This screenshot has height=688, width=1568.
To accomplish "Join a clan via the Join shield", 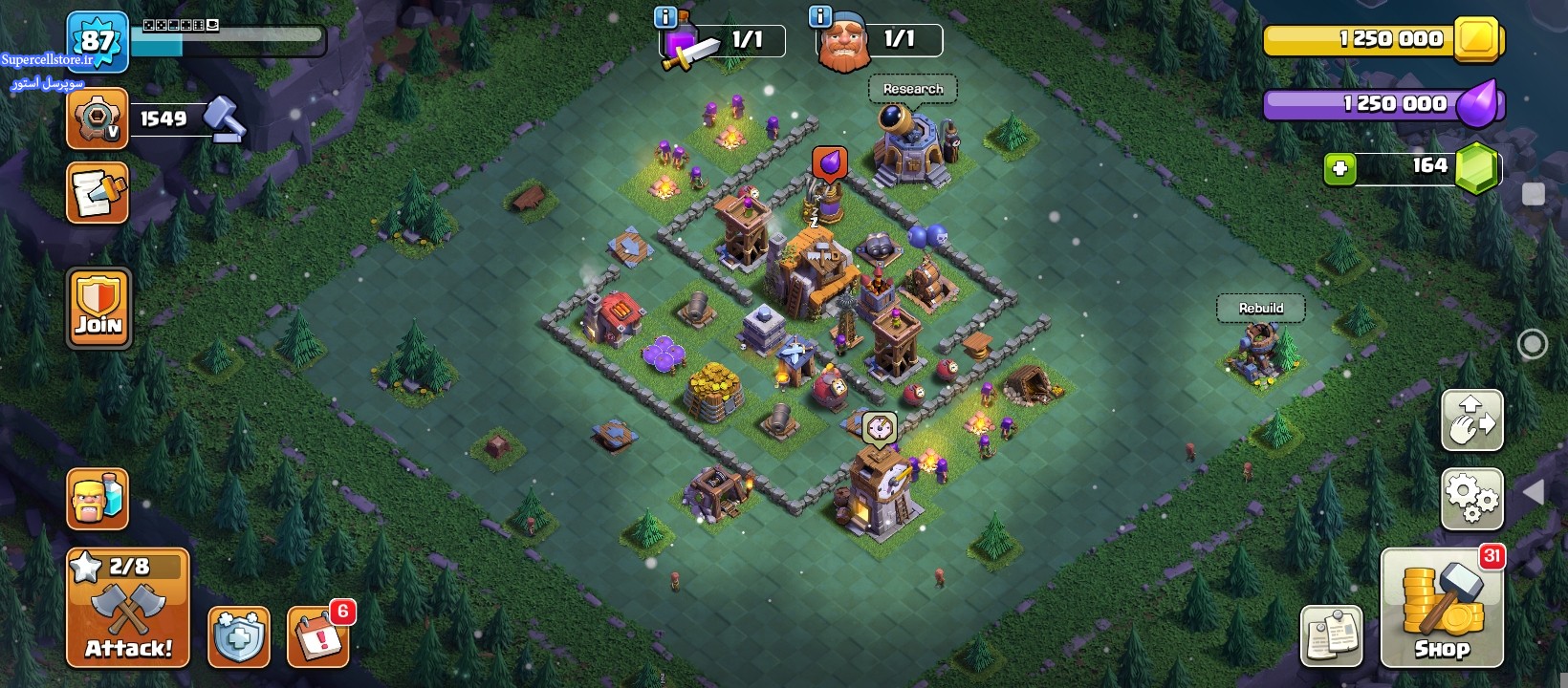I will 98,308.
